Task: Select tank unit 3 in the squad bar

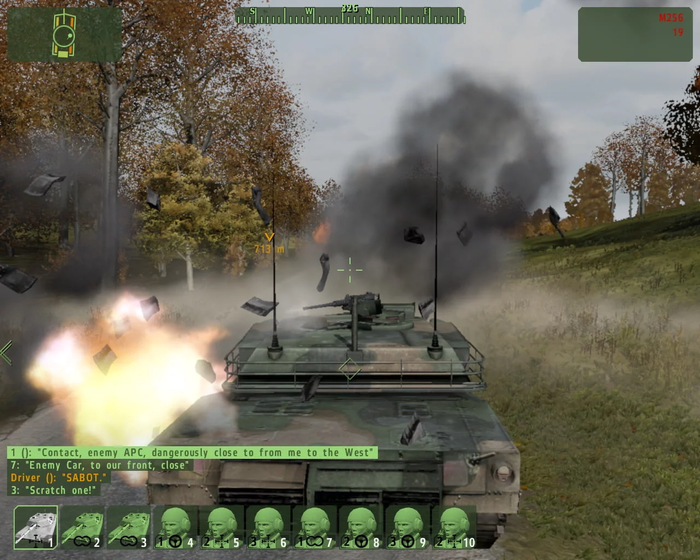Action: point(129,527)
